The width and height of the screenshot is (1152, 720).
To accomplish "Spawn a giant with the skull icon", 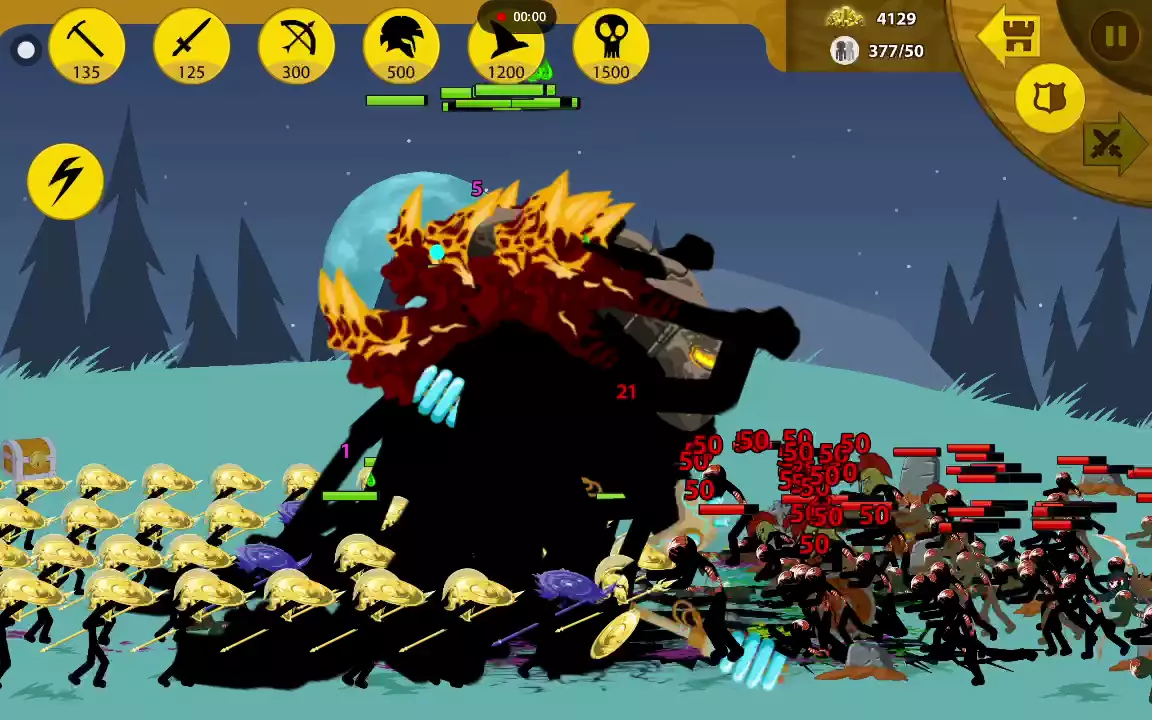I will [610, 47].
